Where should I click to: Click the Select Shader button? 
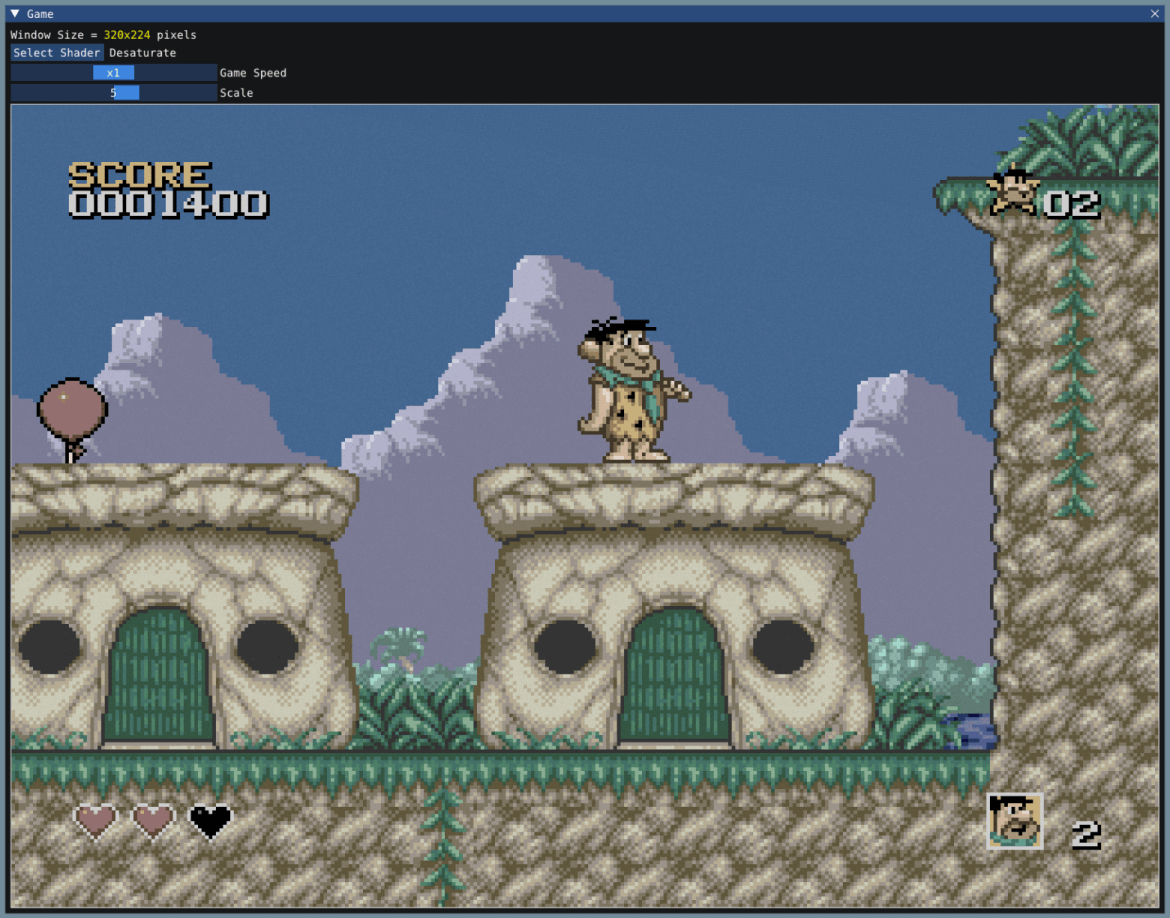pyautogui.click(x=57, y=53)
